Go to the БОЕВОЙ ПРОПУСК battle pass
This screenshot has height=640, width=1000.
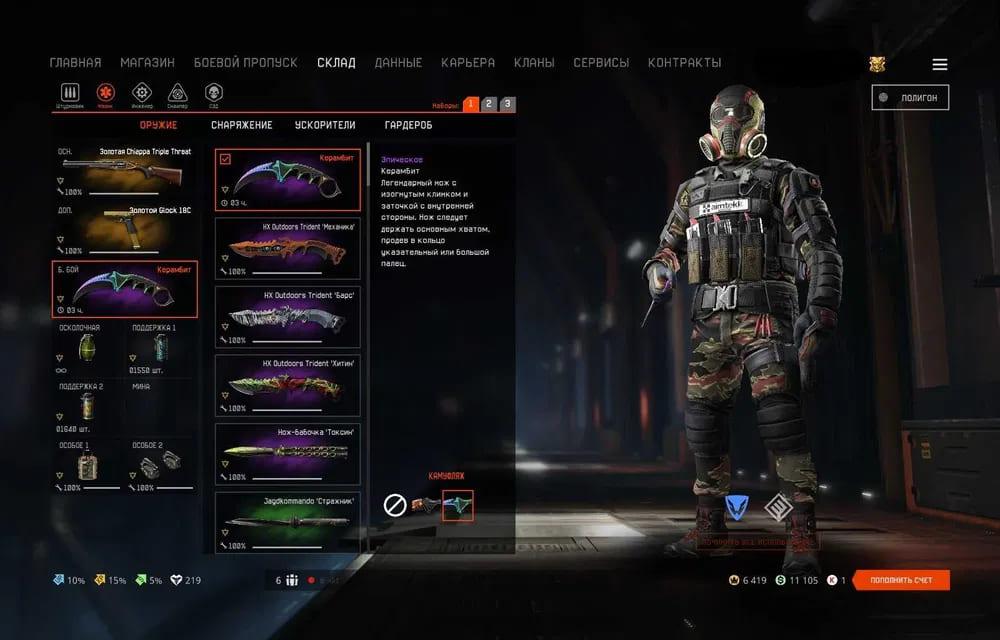click(x=245, y=63)
